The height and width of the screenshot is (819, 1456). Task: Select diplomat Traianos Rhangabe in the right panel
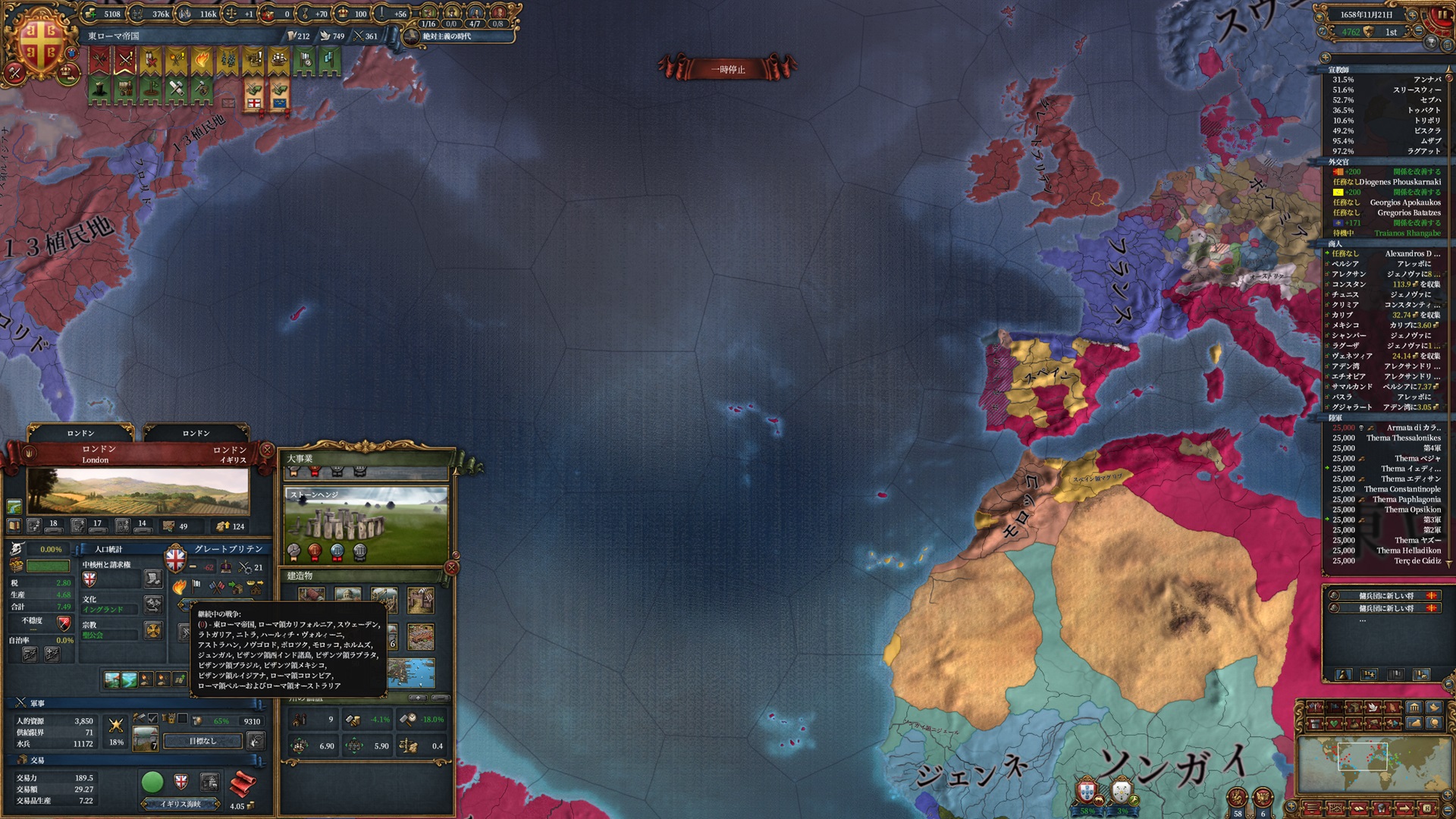pos(1398,234)
